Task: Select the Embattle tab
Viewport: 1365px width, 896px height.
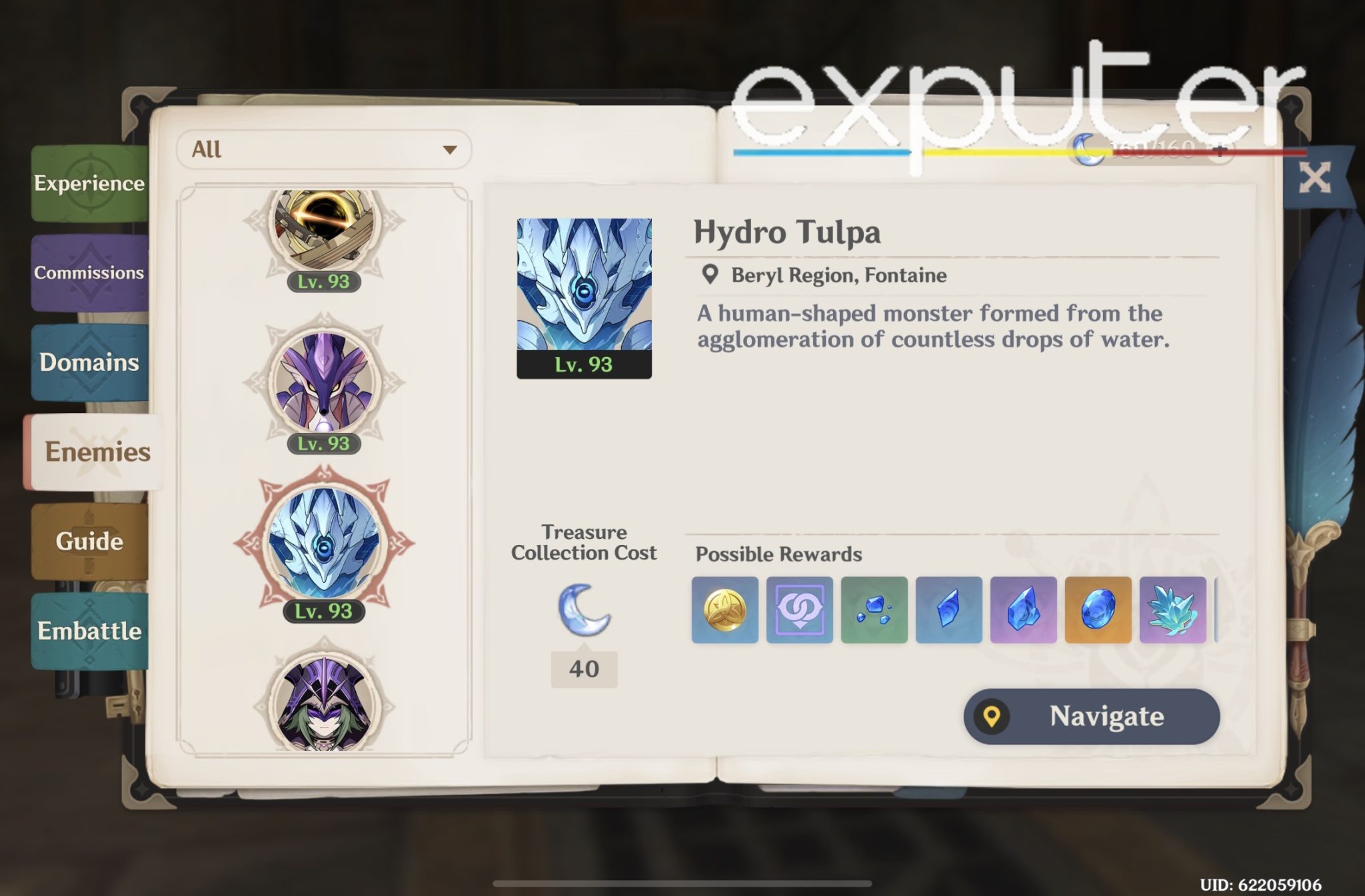Action: [x=90, y=632]
